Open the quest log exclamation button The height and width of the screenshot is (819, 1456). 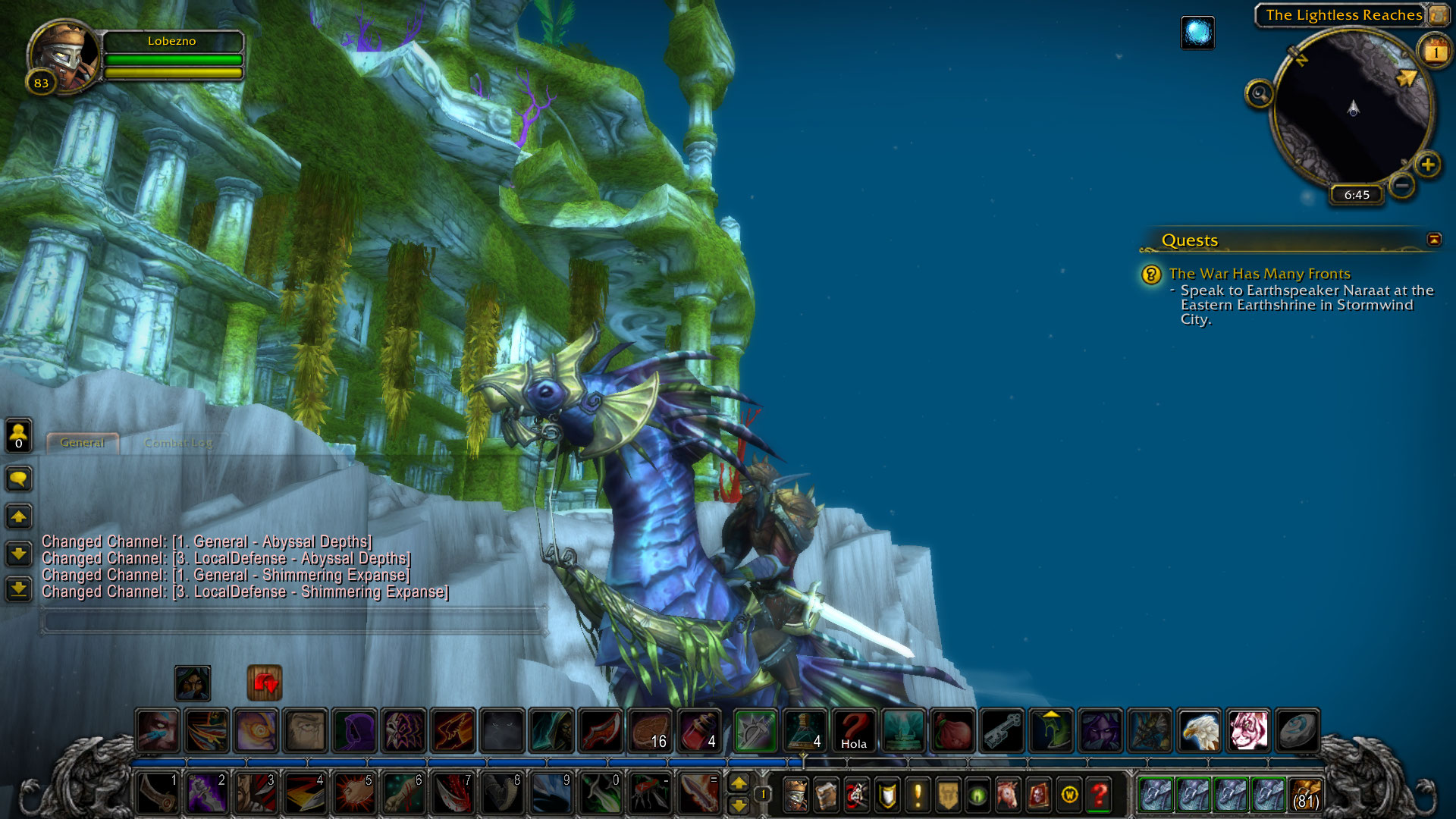point(918,795)
